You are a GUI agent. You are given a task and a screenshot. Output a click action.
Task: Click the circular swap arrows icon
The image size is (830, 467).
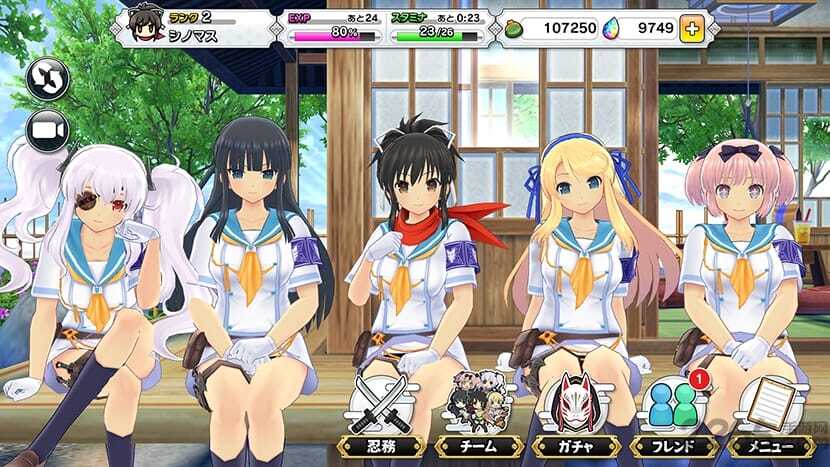pyautogui.click(x=47, y=79)
